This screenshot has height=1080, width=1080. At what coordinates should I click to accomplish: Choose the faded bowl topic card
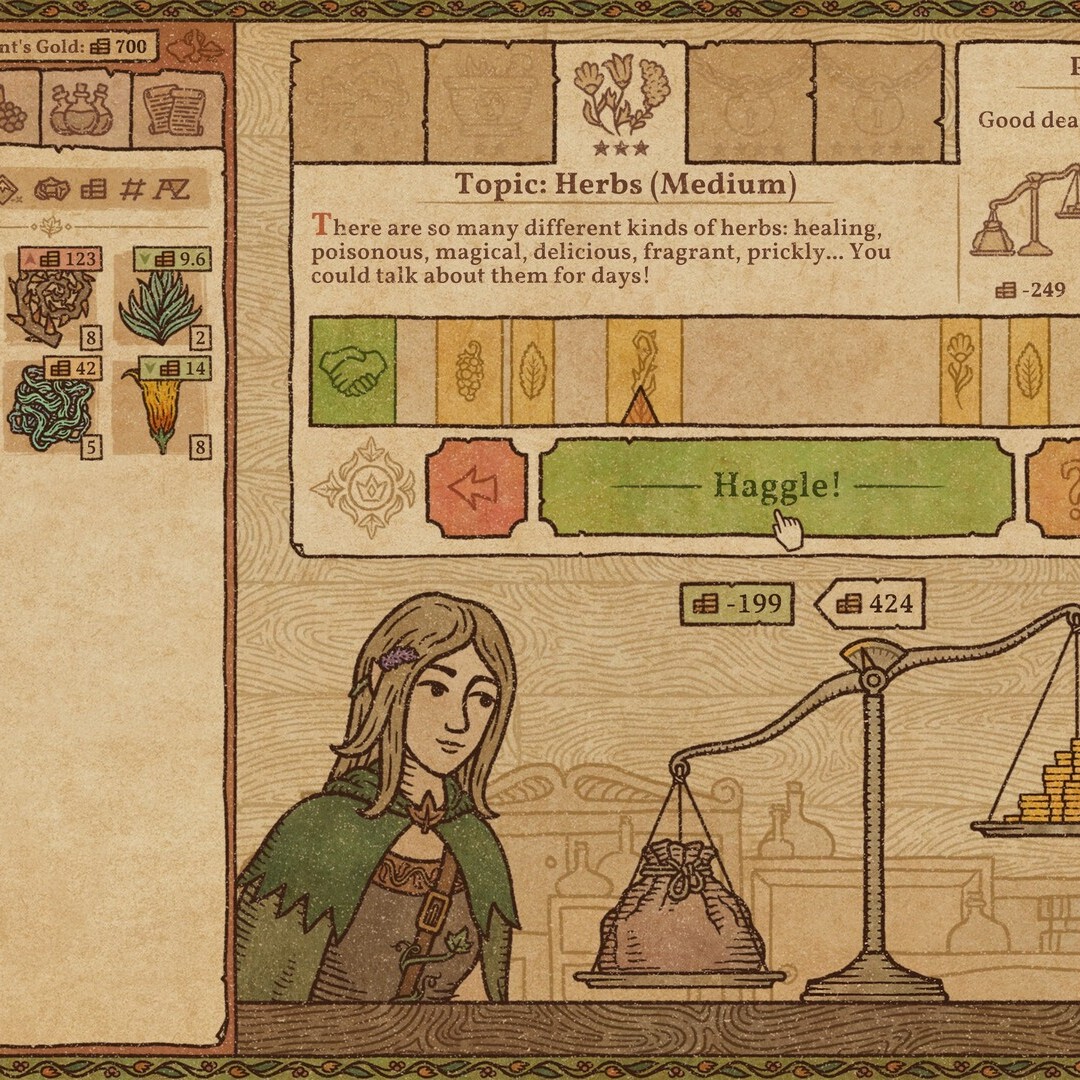point(490,103)
